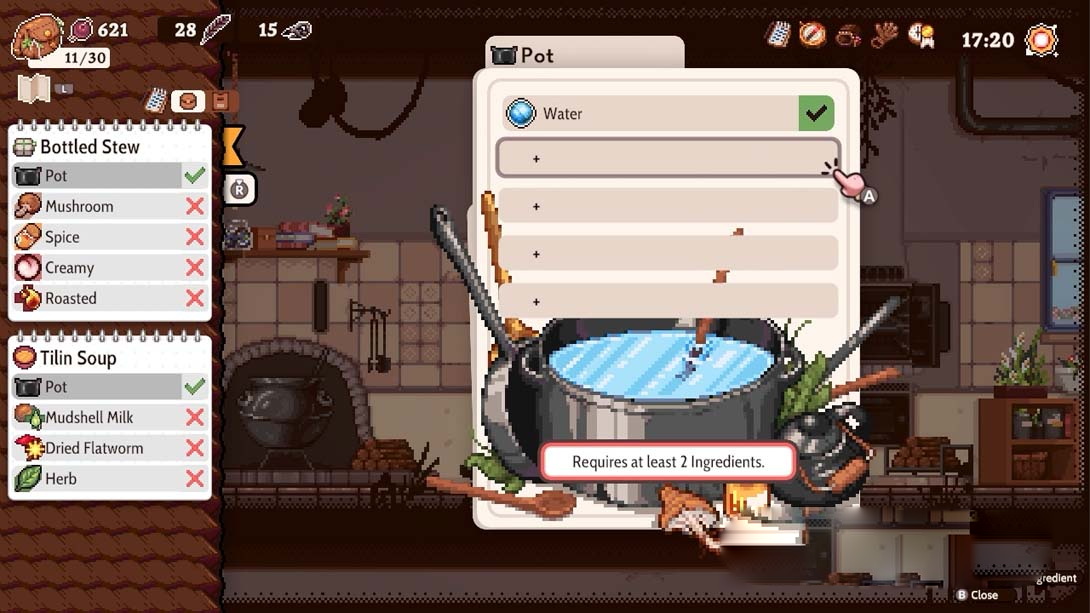Select the Mushroom requirement of Bottled Stew
This screenshot has width=1090, height=613.
click(x=110, y=206)
